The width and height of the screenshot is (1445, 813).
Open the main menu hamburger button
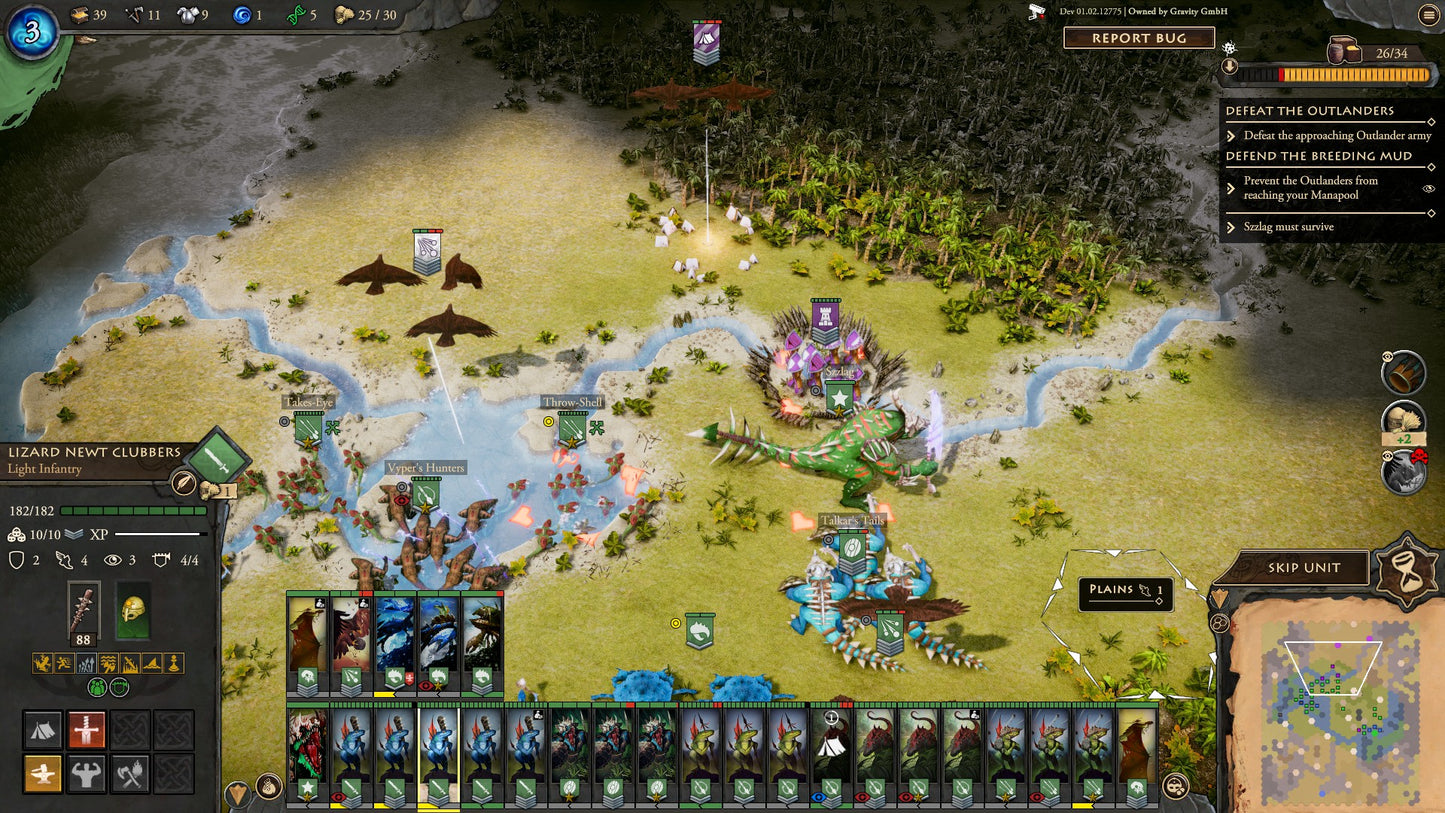pyautogui.click(x=1427, y=14)
